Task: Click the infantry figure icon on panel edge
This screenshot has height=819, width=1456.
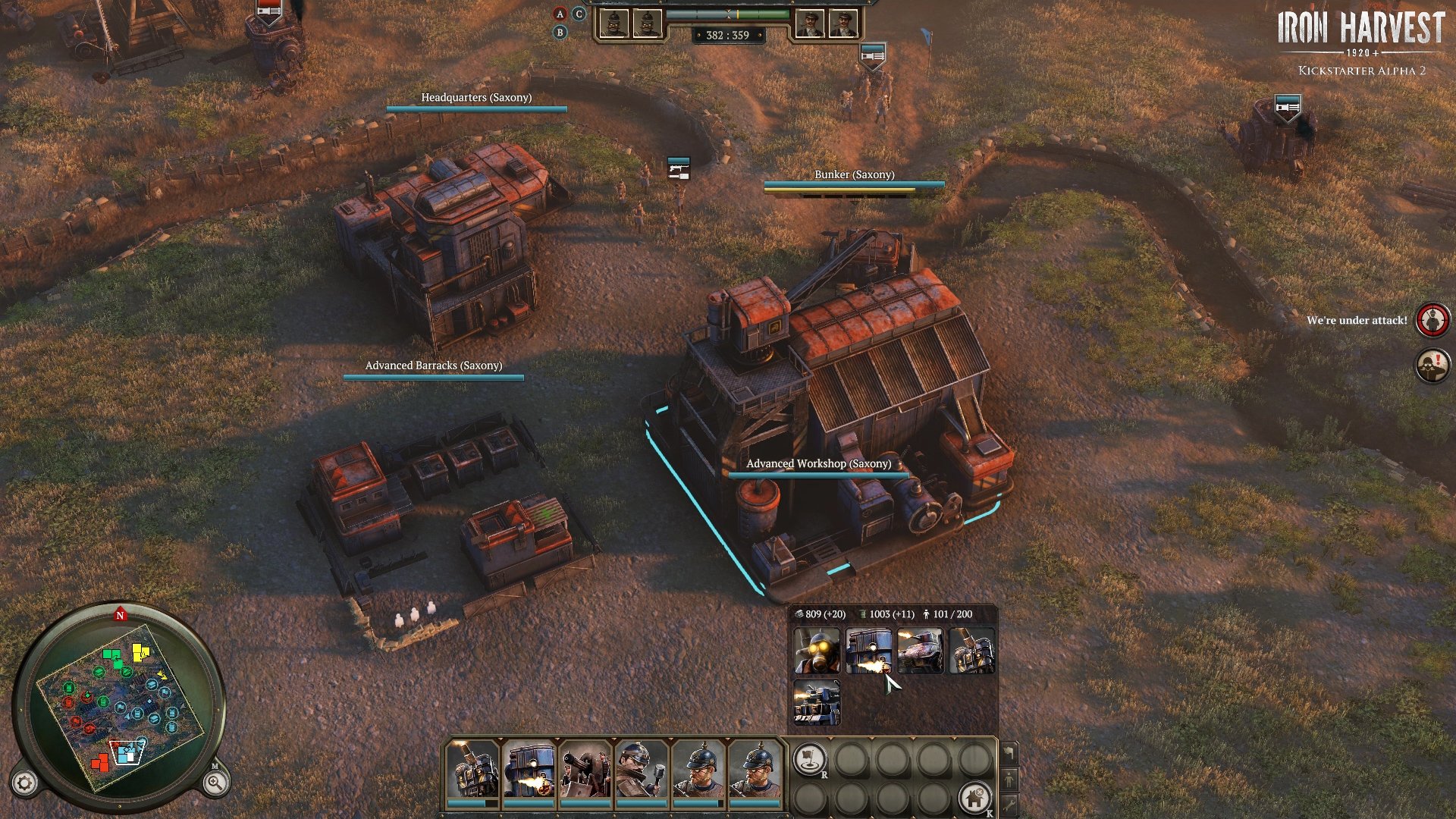Action: tap(1009, 780)
